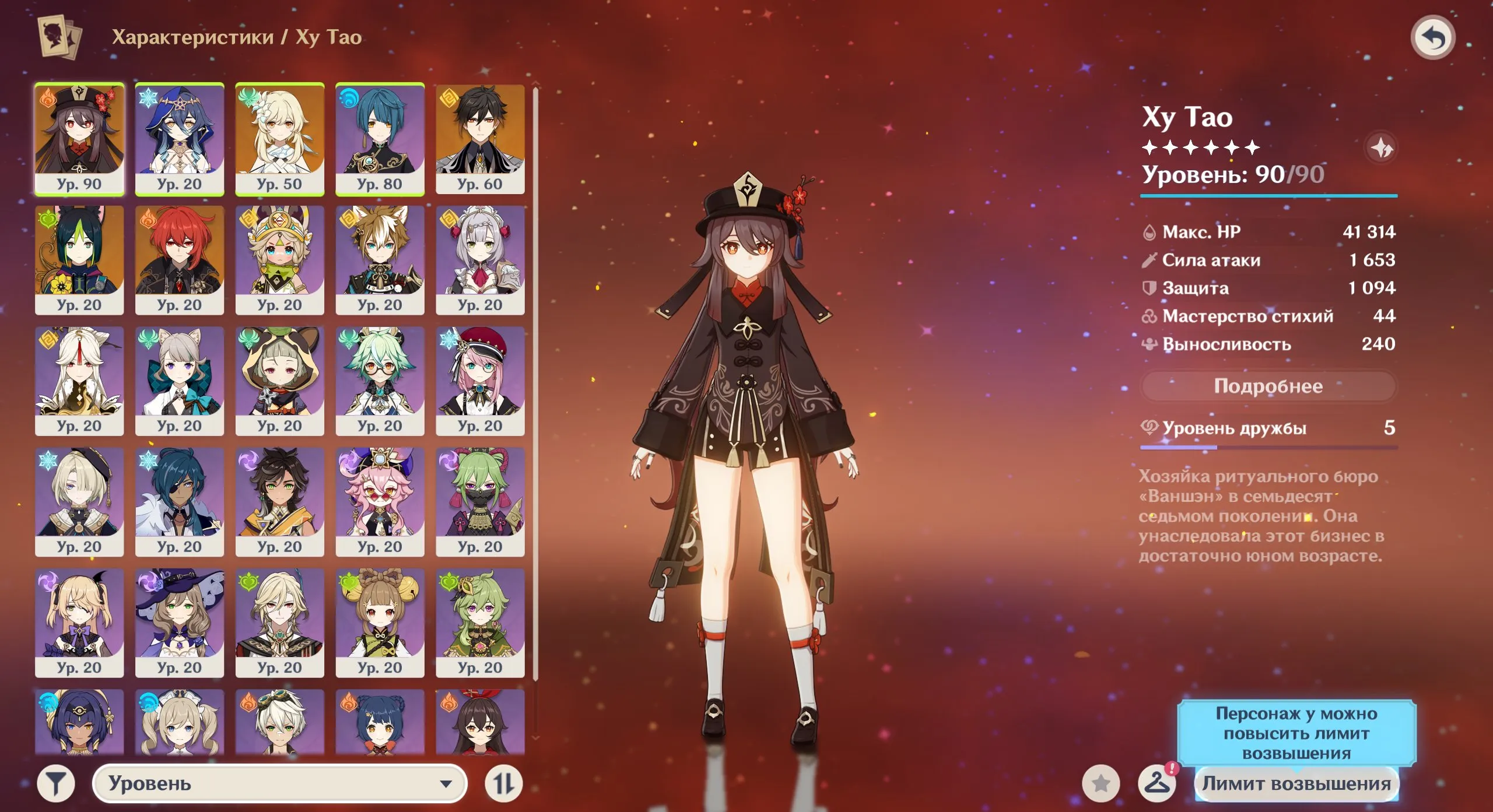The height and width of the screenshot is (812, 1493).
Task: Open the character archive icon
Action: (59, 37)
